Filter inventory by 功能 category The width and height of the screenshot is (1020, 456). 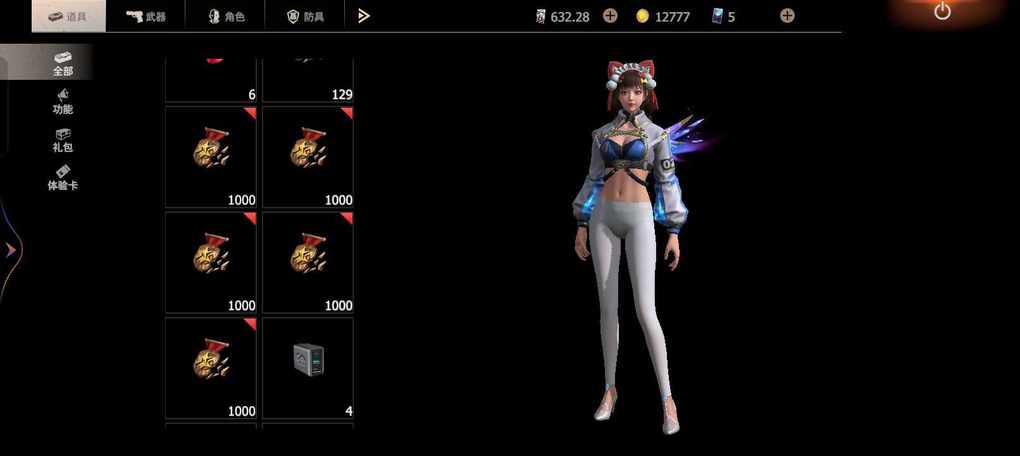[62, 101]
